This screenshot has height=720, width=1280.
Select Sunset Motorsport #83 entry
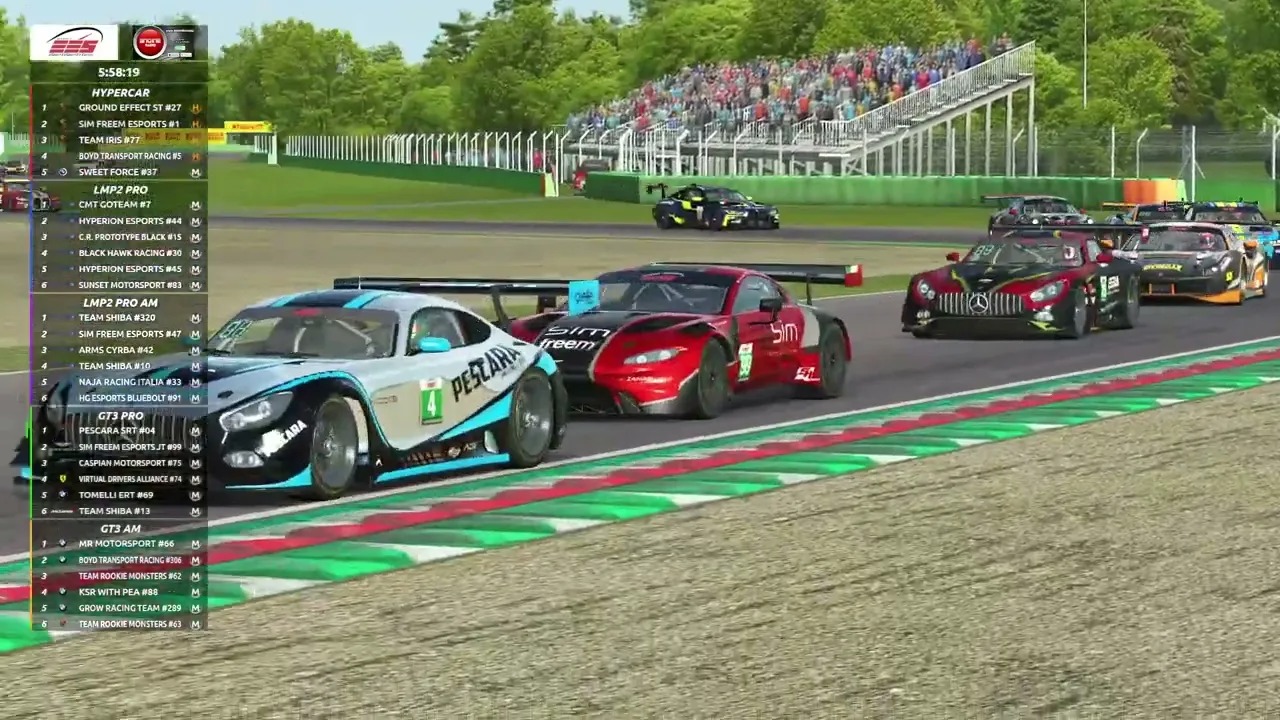click(120, 285)
